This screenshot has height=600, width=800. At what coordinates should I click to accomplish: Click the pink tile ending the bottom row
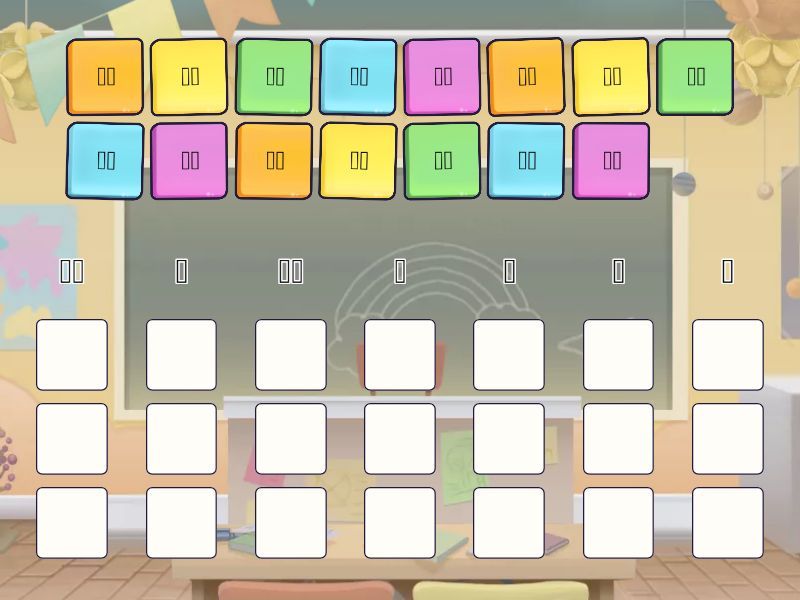[x=611, y=160]
